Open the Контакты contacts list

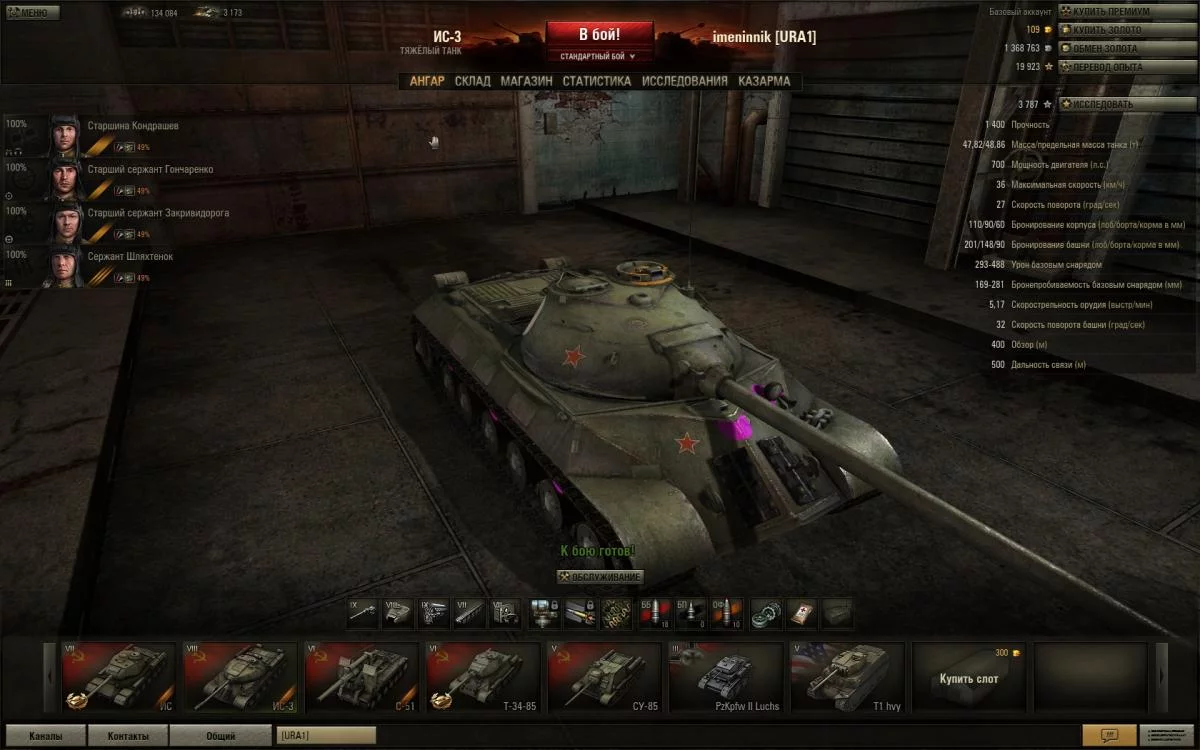128,736
